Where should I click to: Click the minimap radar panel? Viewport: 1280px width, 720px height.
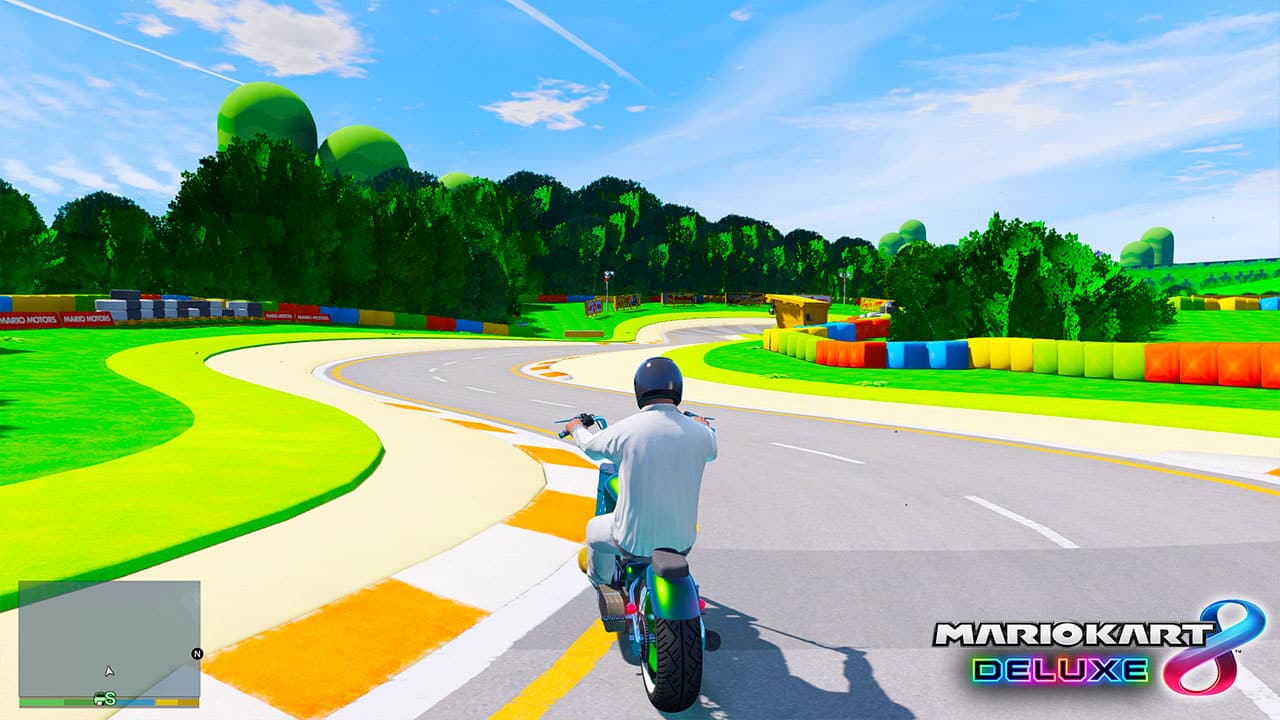coord(109,638)
